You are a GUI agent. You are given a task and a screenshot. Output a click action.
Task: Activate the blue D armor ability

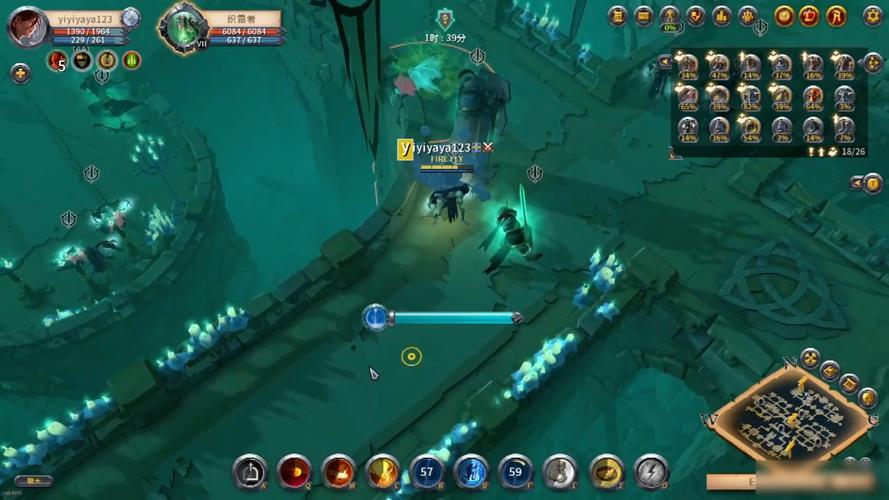coord(471,471)
